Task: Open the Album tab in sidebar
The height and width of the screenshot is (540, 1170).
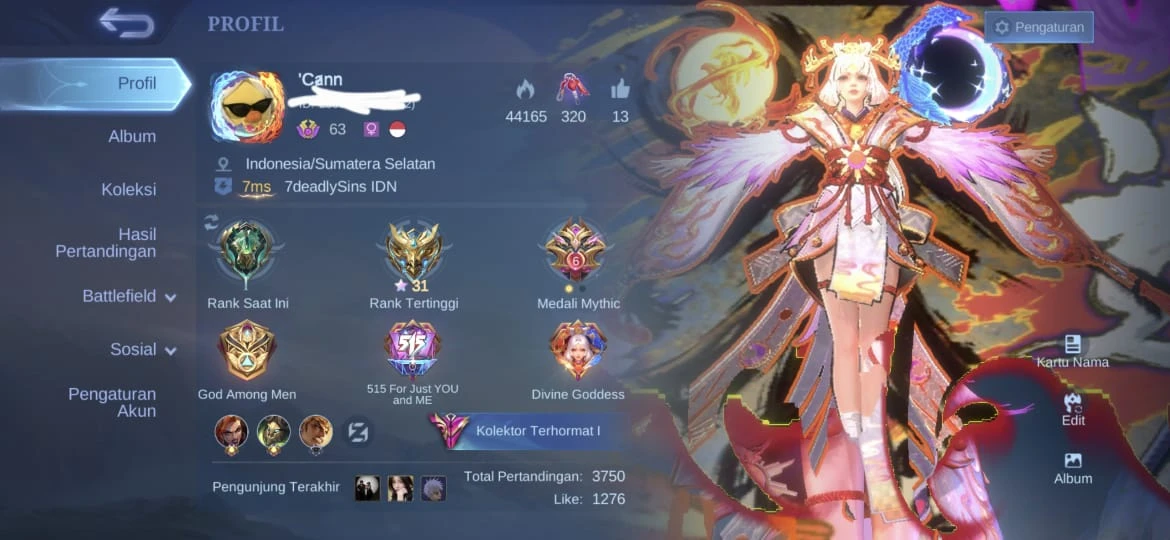Action: (x=132, y=136)
